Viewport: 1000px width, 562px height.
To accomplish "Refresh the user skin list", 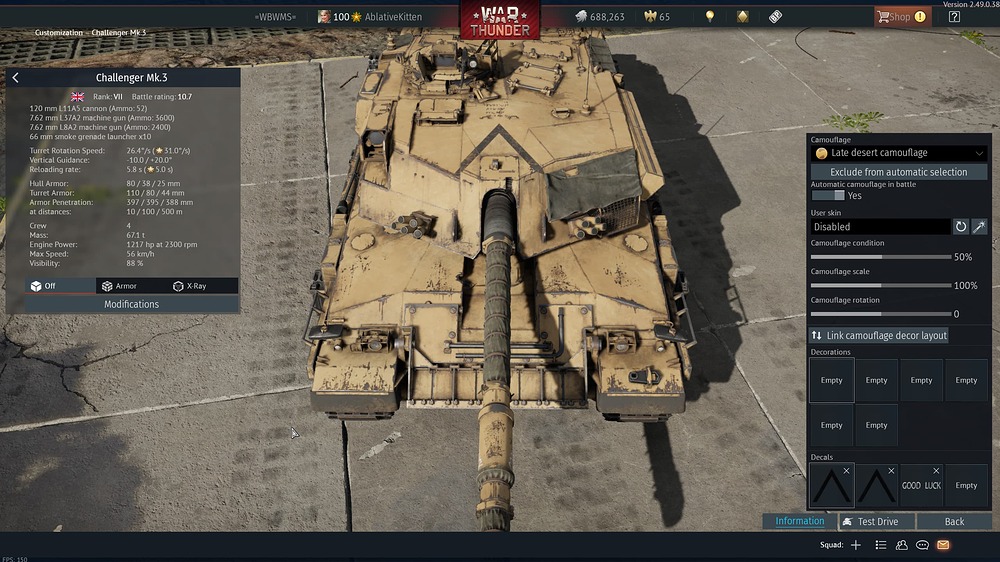I will click(x=961, y=227).
